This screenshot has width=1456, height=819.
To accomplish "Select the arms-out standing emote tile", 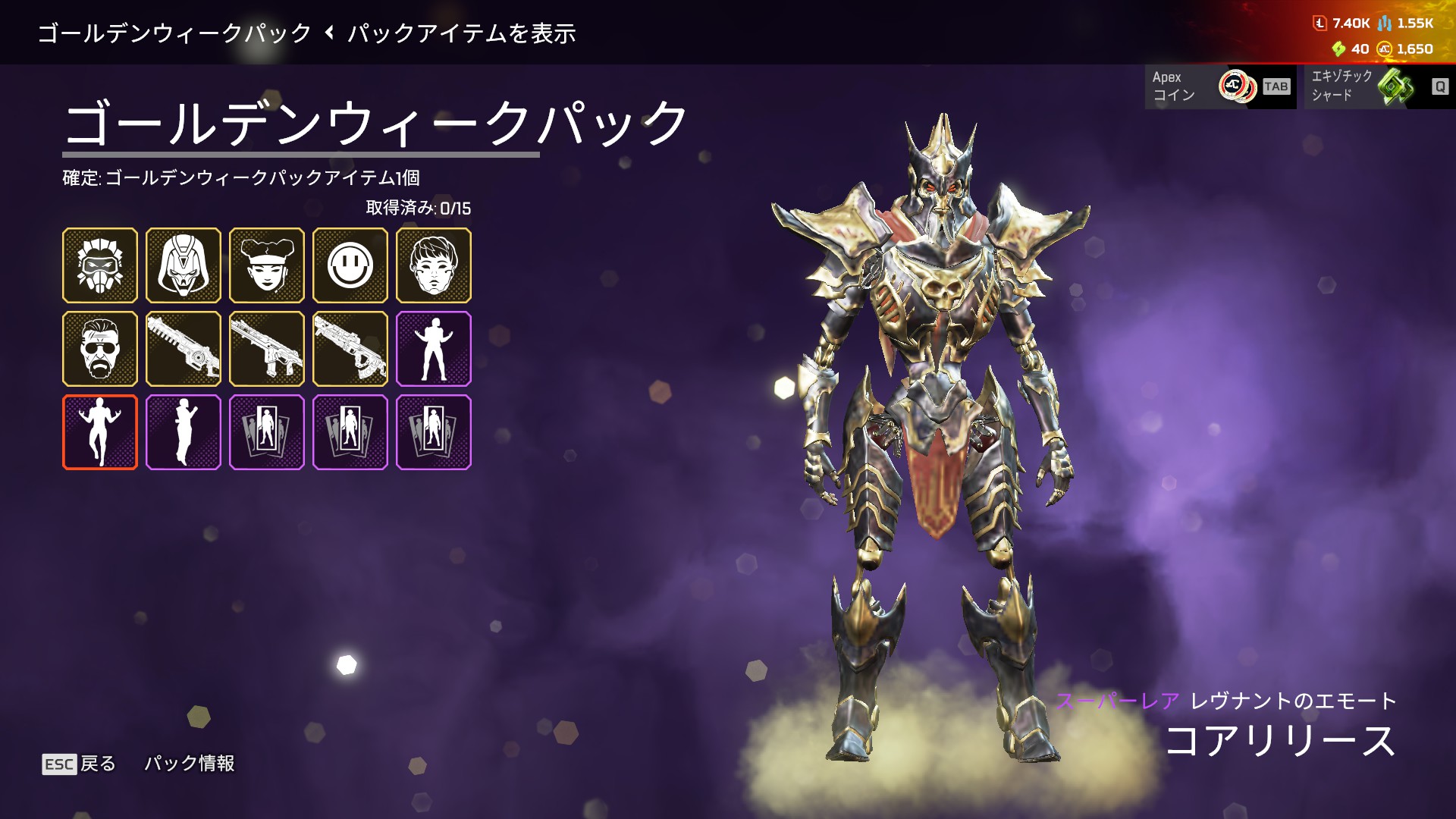I will 434,349.
